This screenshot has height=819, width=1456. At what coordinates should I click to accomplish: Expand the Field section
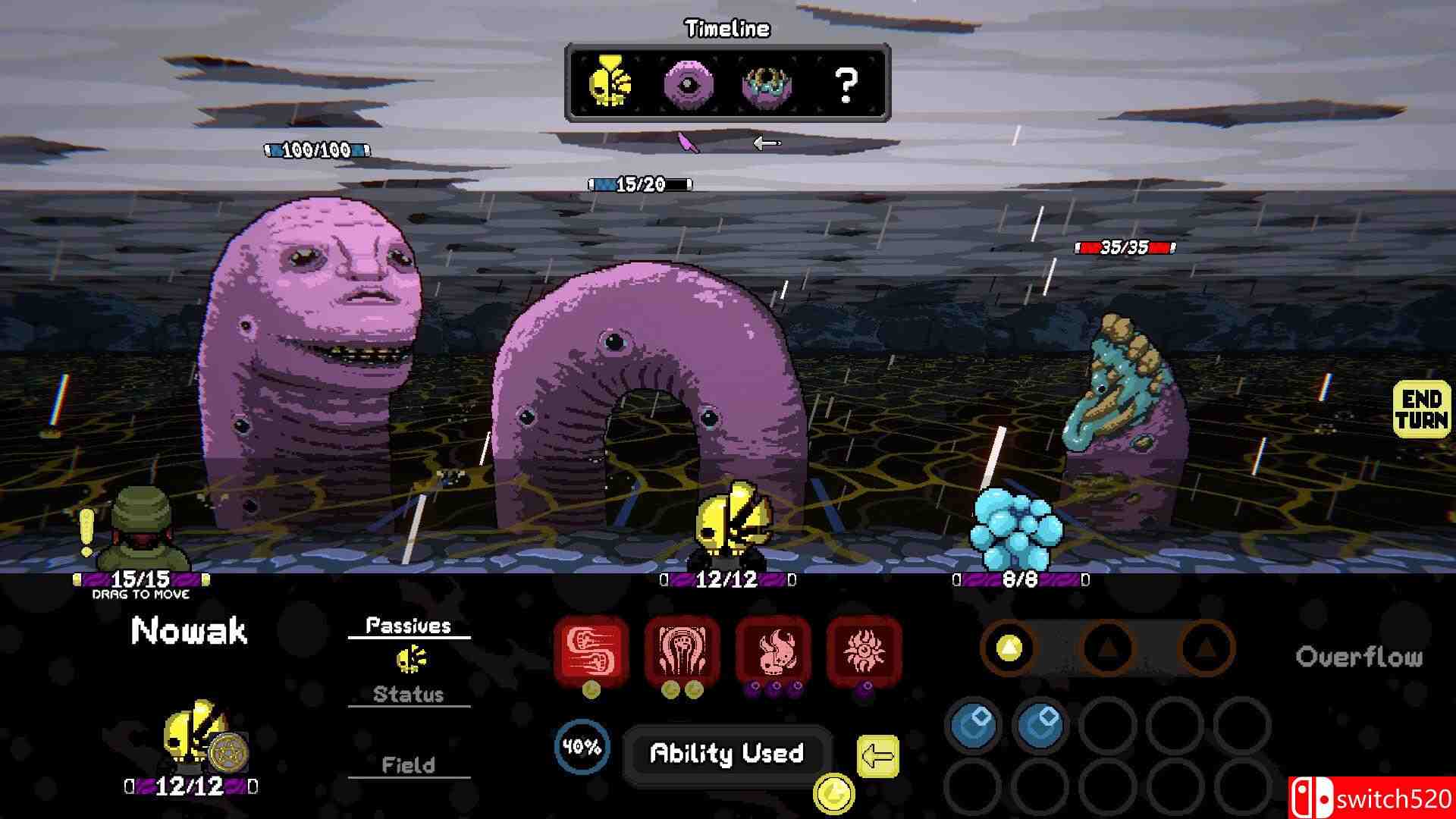click(x=409, y=764)
